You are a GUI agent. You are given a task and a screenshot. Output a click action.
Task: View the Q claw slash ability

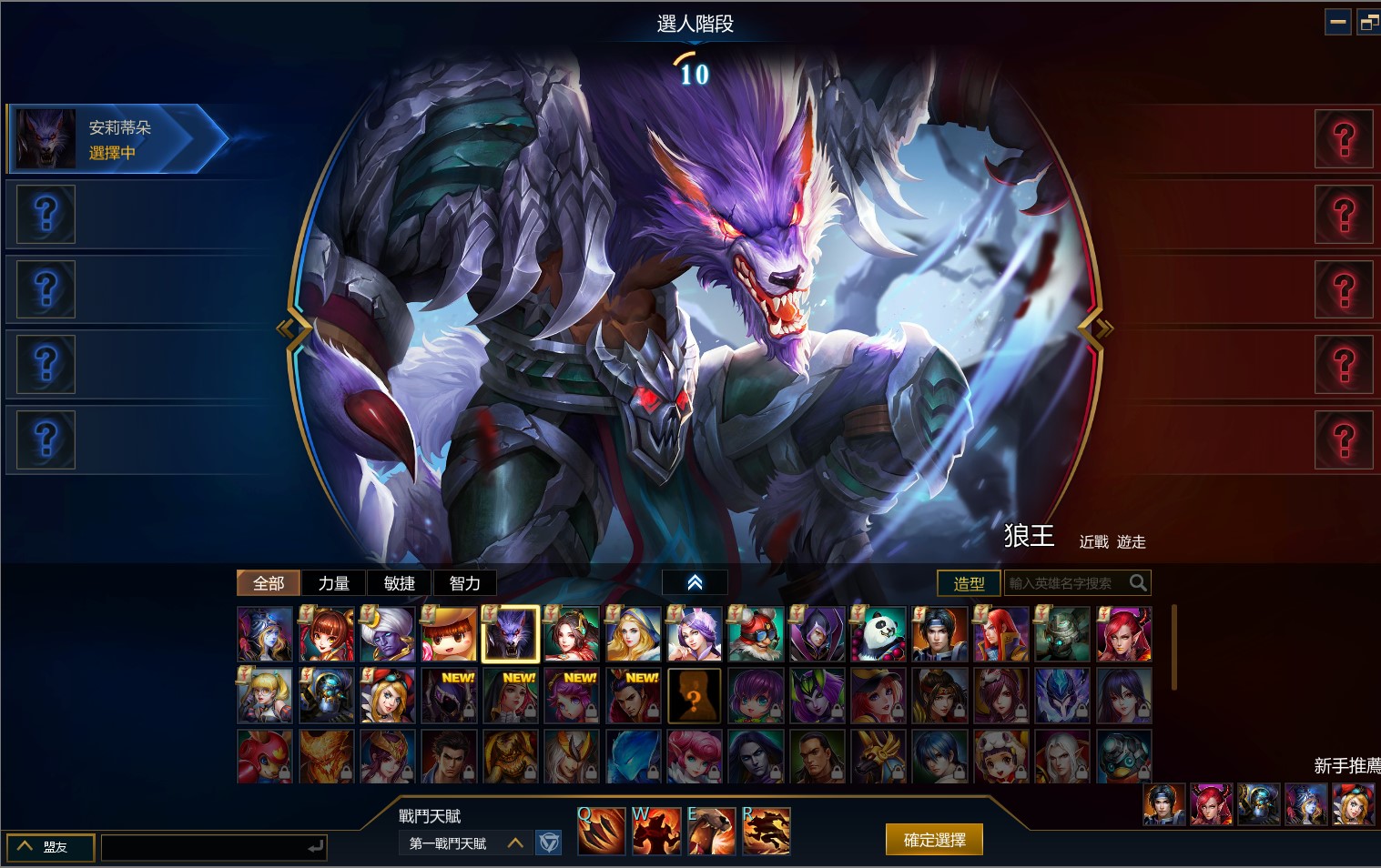602,832
